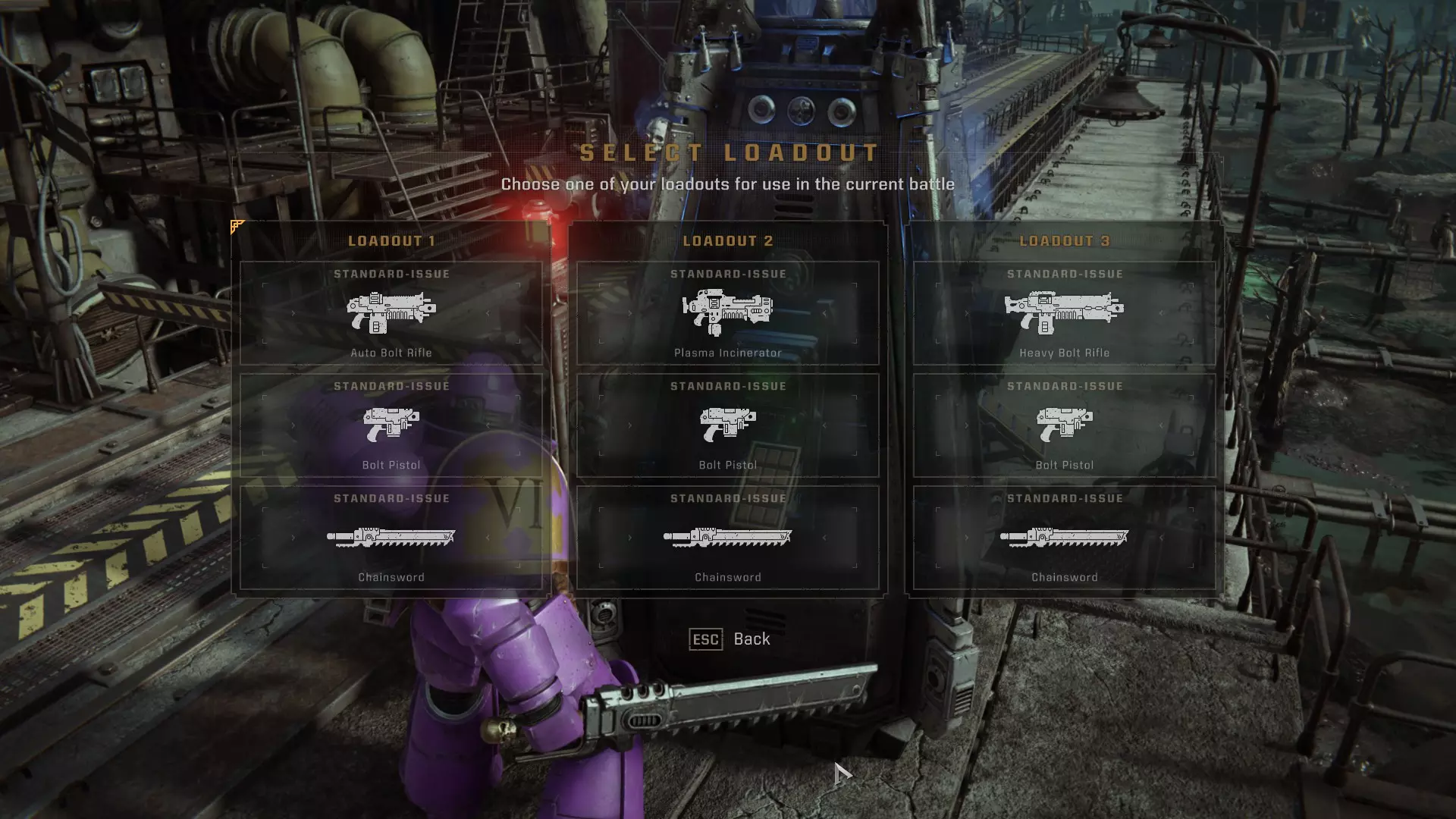Click the Chainsword in Loadout 3

coord(1064,538)
